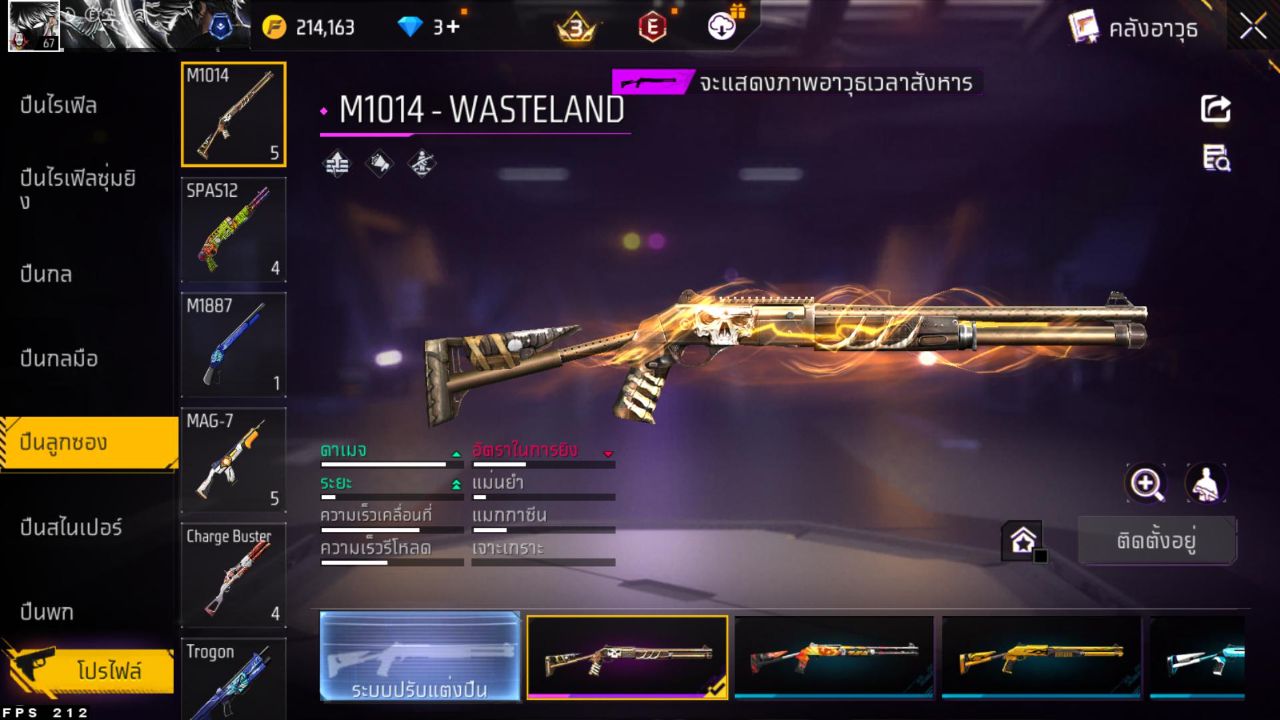
Task: Switch to the ปืนพก category
Action: point(45,611)
